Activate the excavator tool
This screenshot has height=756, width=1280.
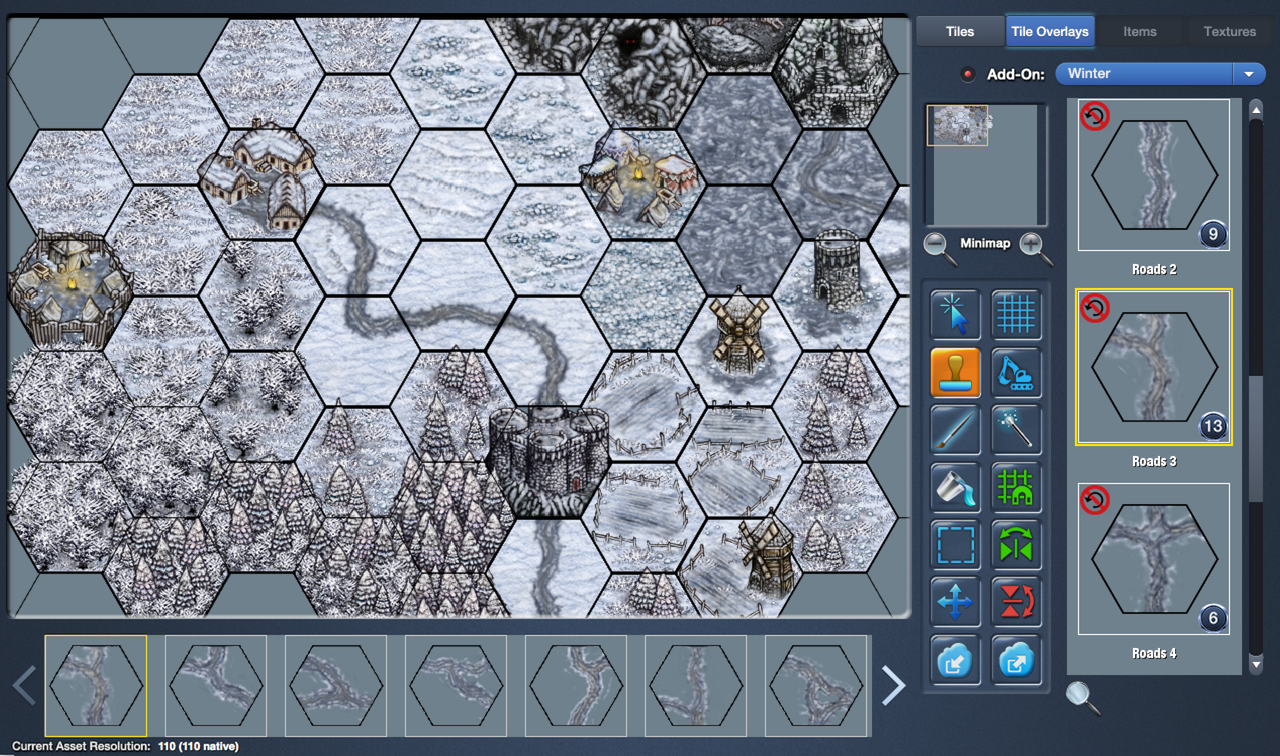tap(1016, 373)
